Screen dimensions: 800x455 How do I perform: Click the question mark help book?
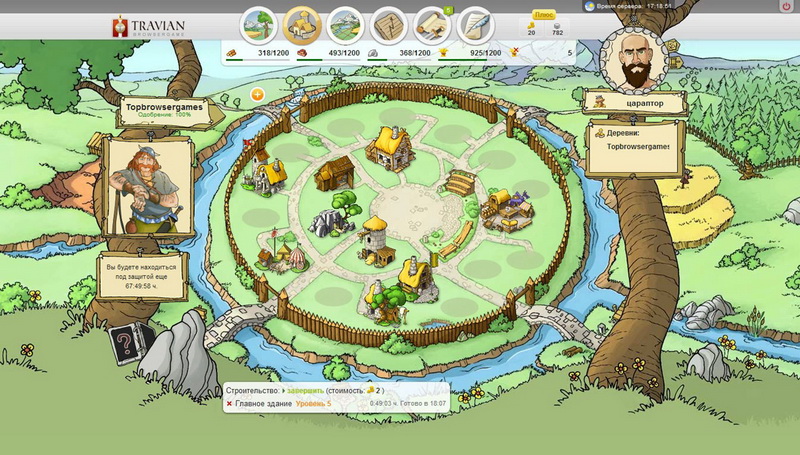click(123, 343)
